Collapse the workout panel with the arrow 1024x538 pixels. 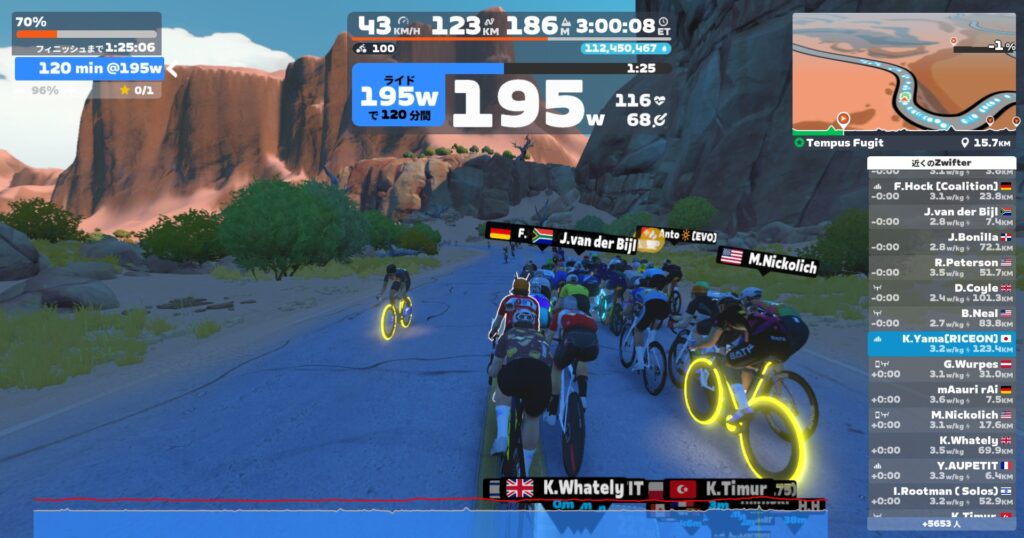[x=172, y=68]
